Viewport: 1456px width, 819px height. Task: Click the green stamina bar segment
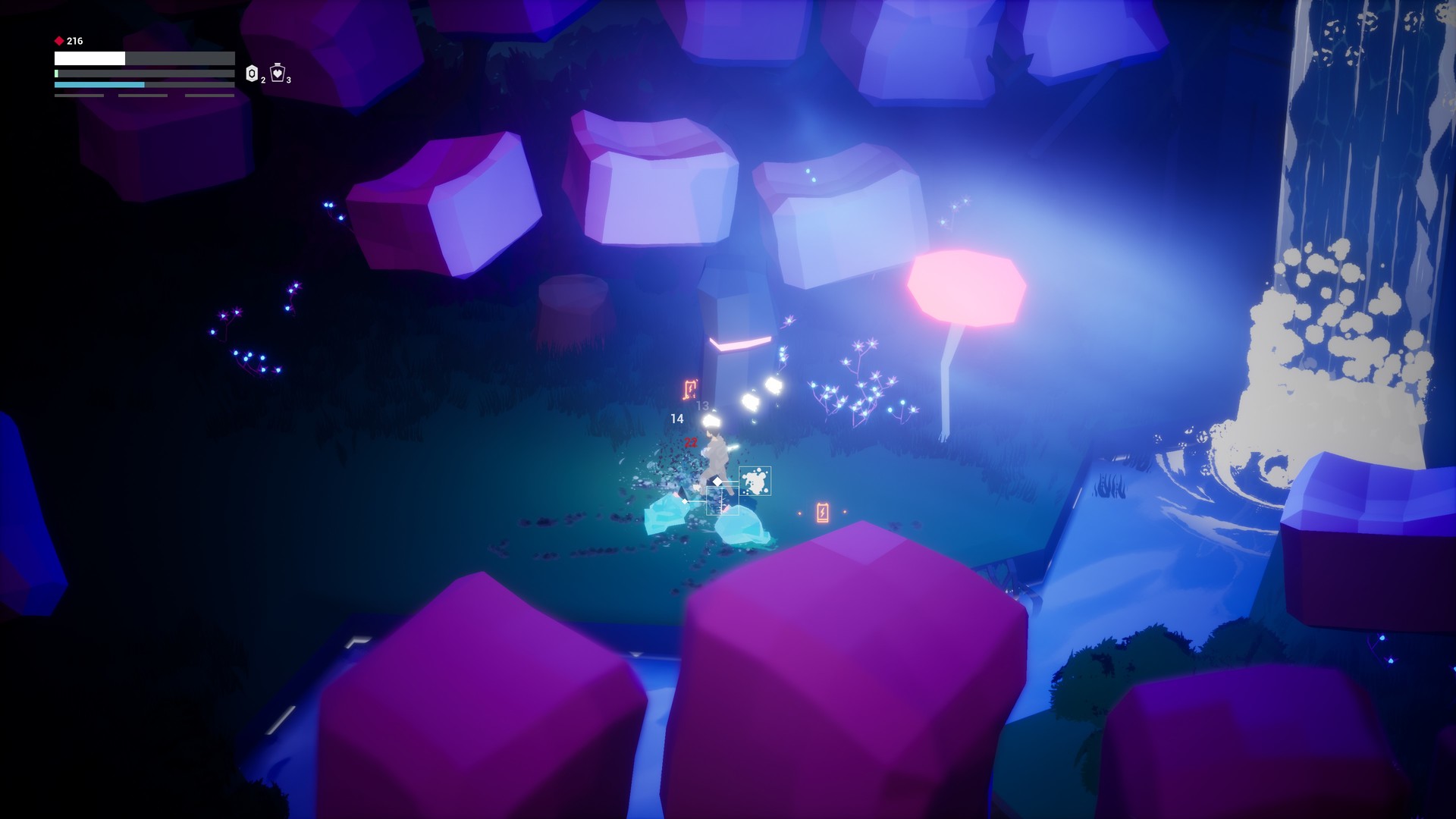[56, 73]
